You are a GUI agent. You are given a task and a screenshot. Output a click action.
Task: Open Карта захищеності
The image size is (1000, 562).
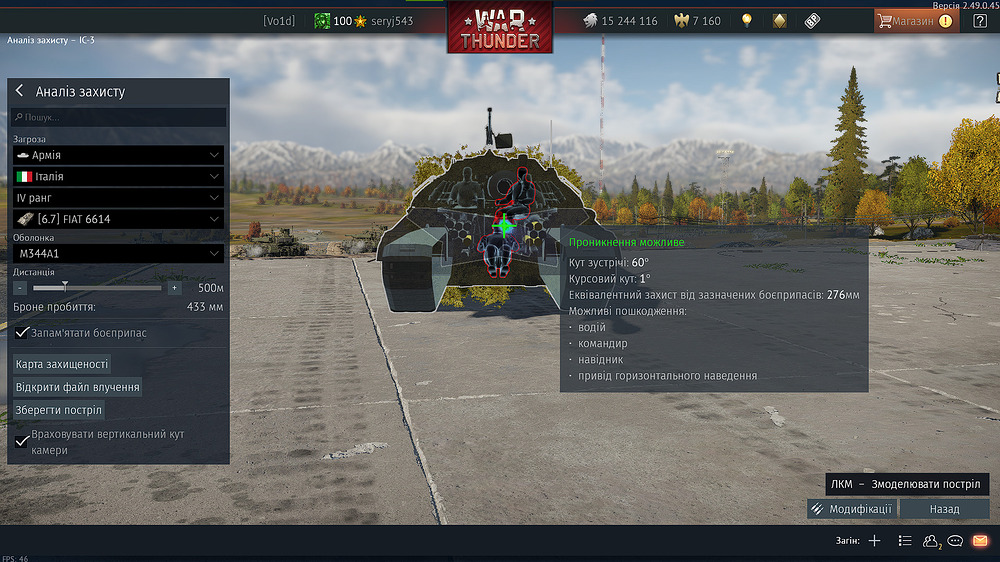point(62,364)
